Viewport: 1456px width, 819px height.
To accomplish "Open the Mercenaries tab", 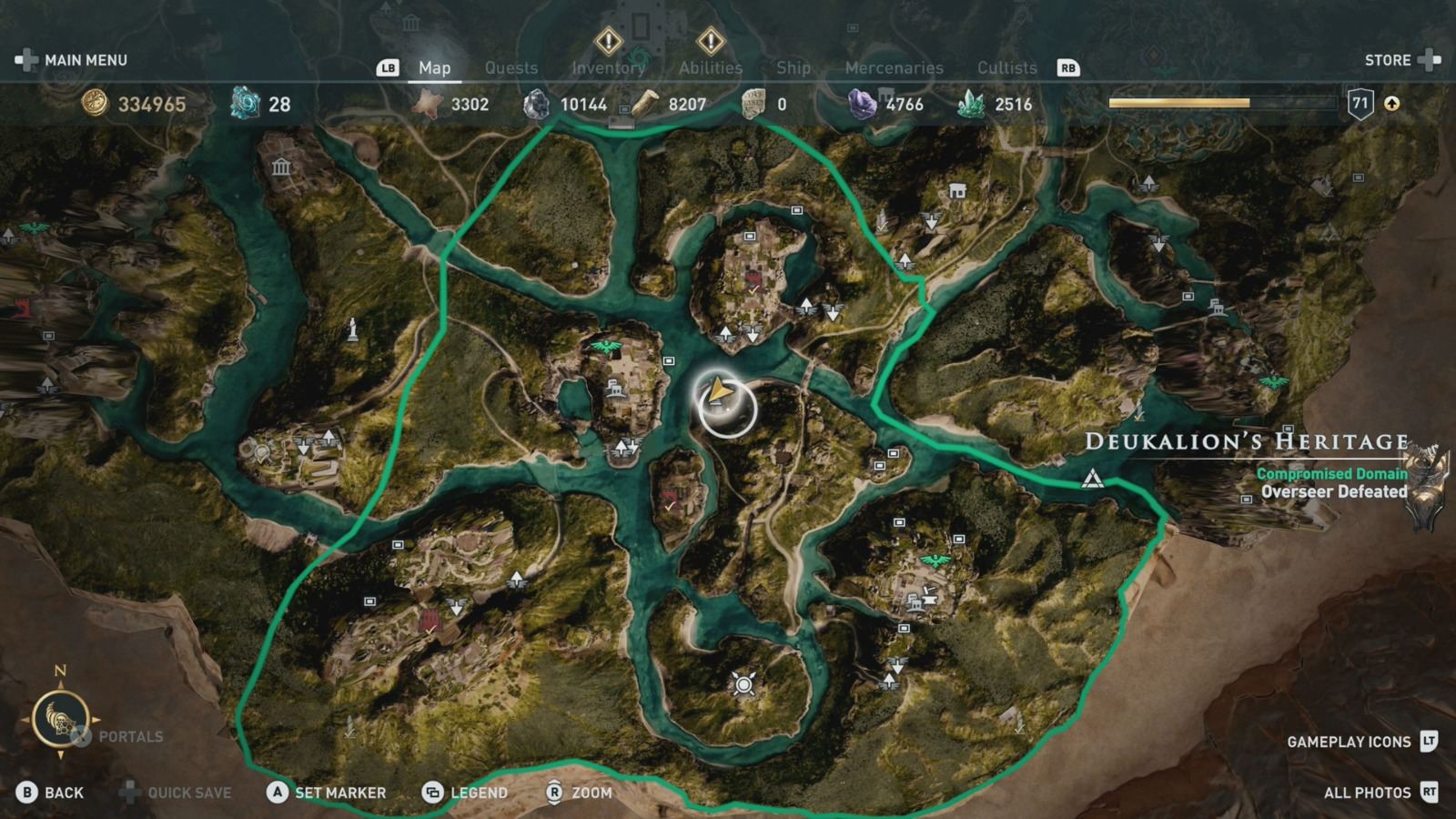I will [x=894, y=67].
